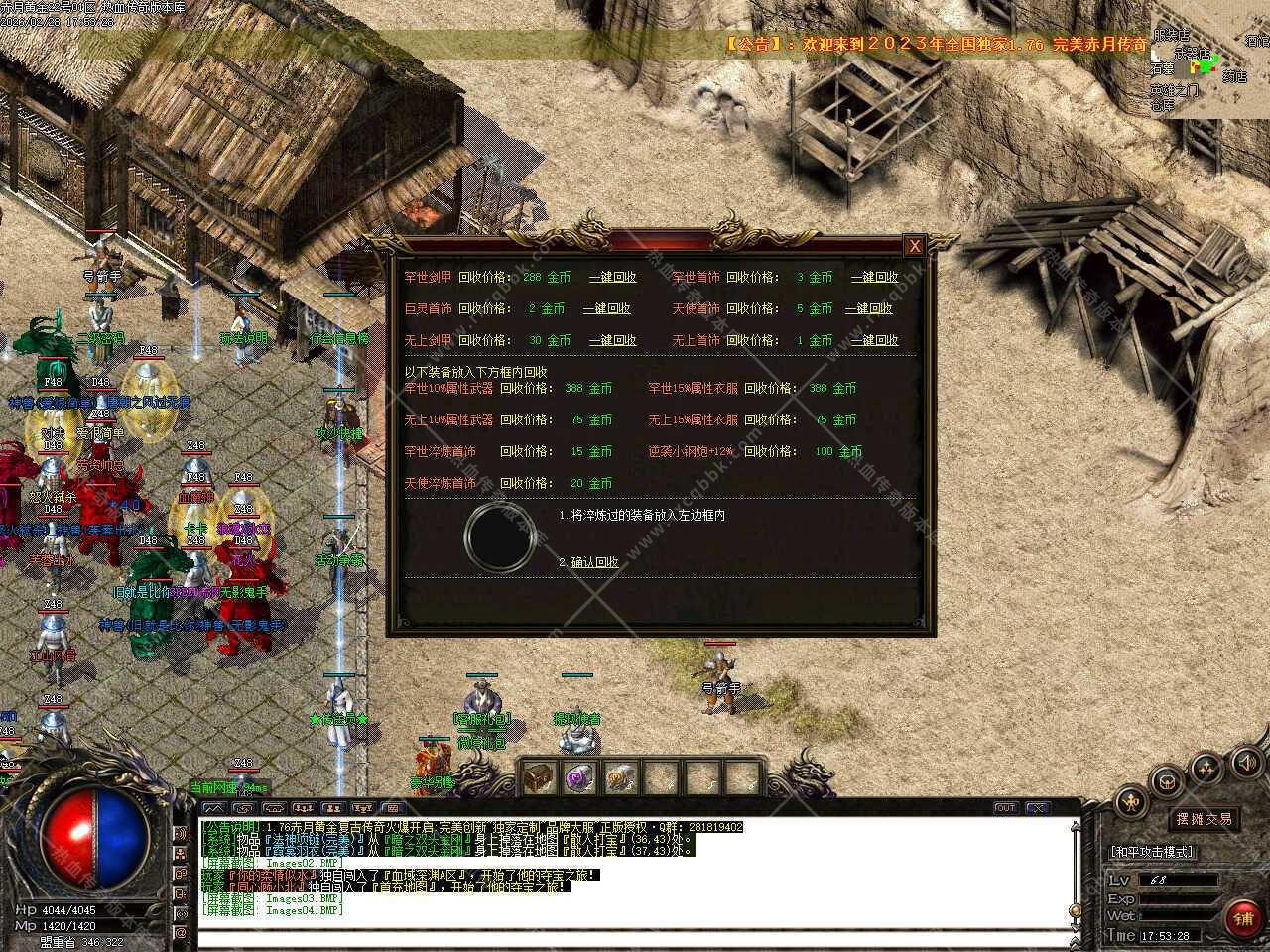Viewport: 1270px width, 952px height.
Task: One-click recycle 无上首饰 items
Action: [874, 340]
